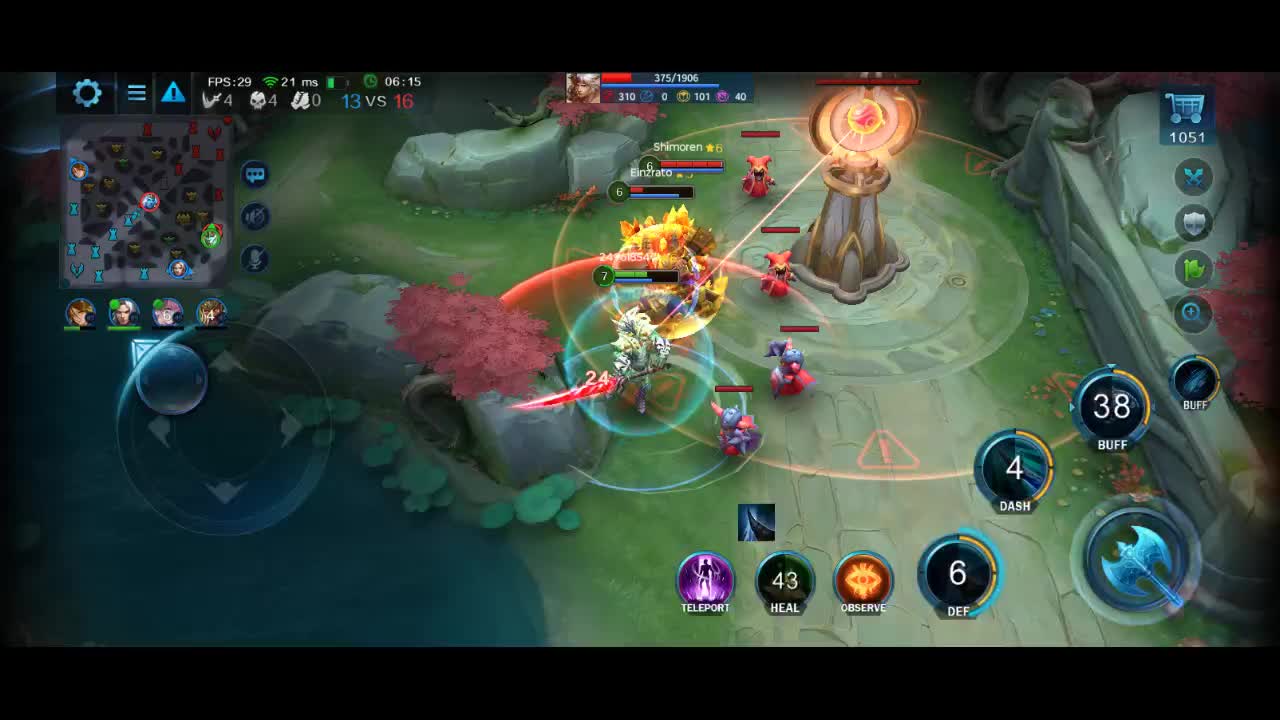Send the crossed swords attack signal
The height and width of the screenshot is (720, 1280).
point(1193,177)
